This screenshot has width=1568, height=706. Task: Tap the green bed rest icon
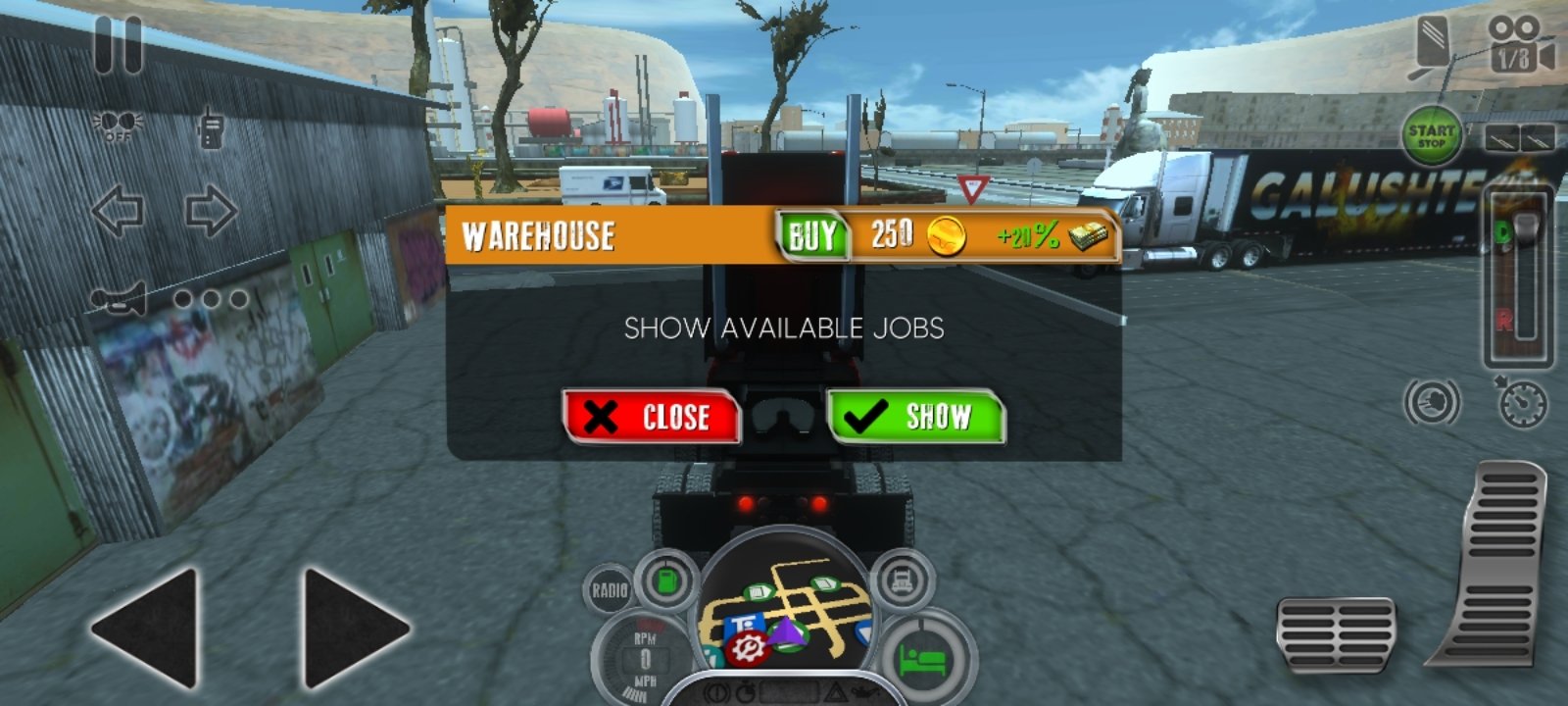[x=922, y=659]
